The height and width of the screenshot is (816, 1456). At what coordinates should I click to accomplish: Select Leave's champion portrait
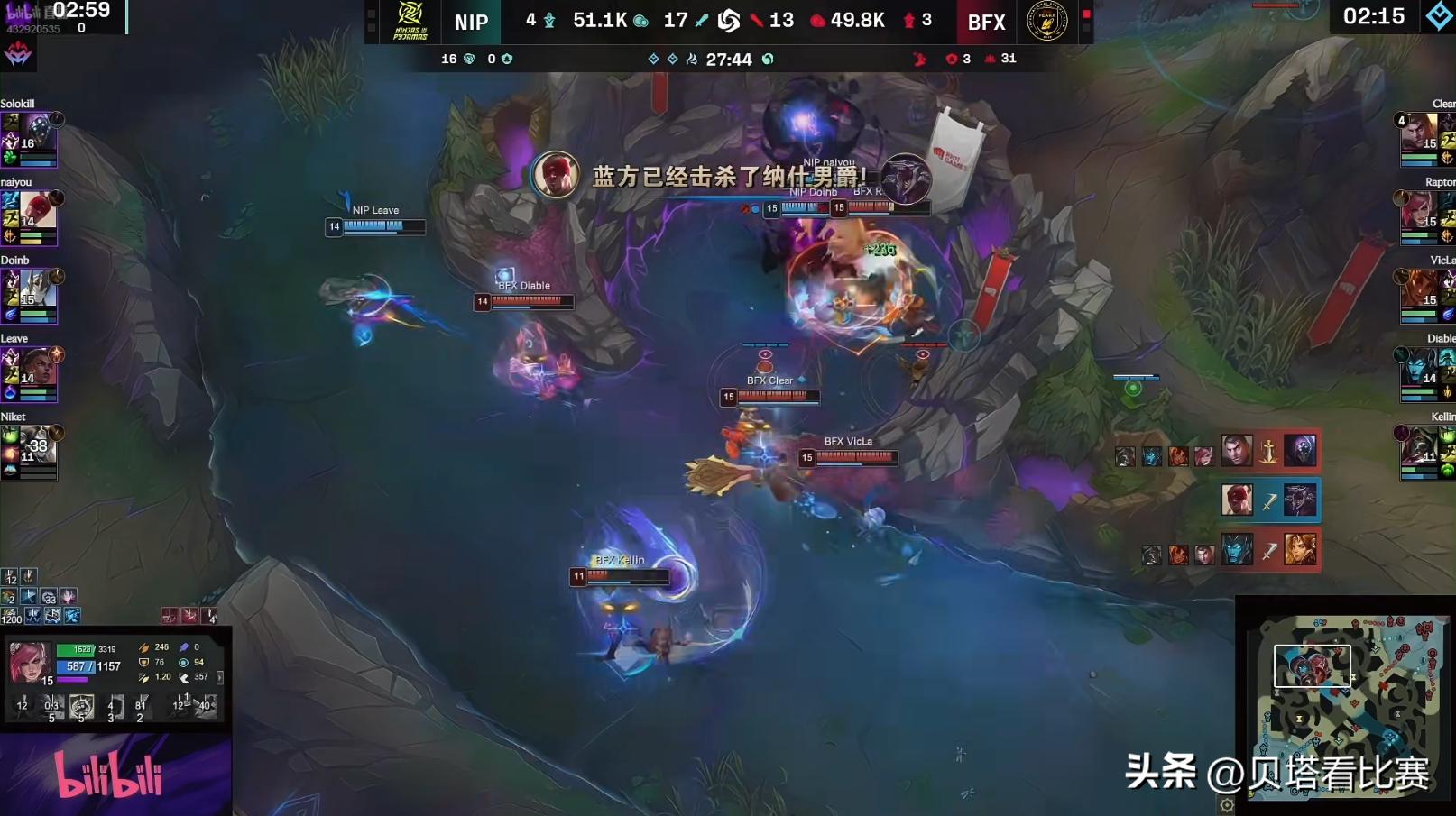37,369
